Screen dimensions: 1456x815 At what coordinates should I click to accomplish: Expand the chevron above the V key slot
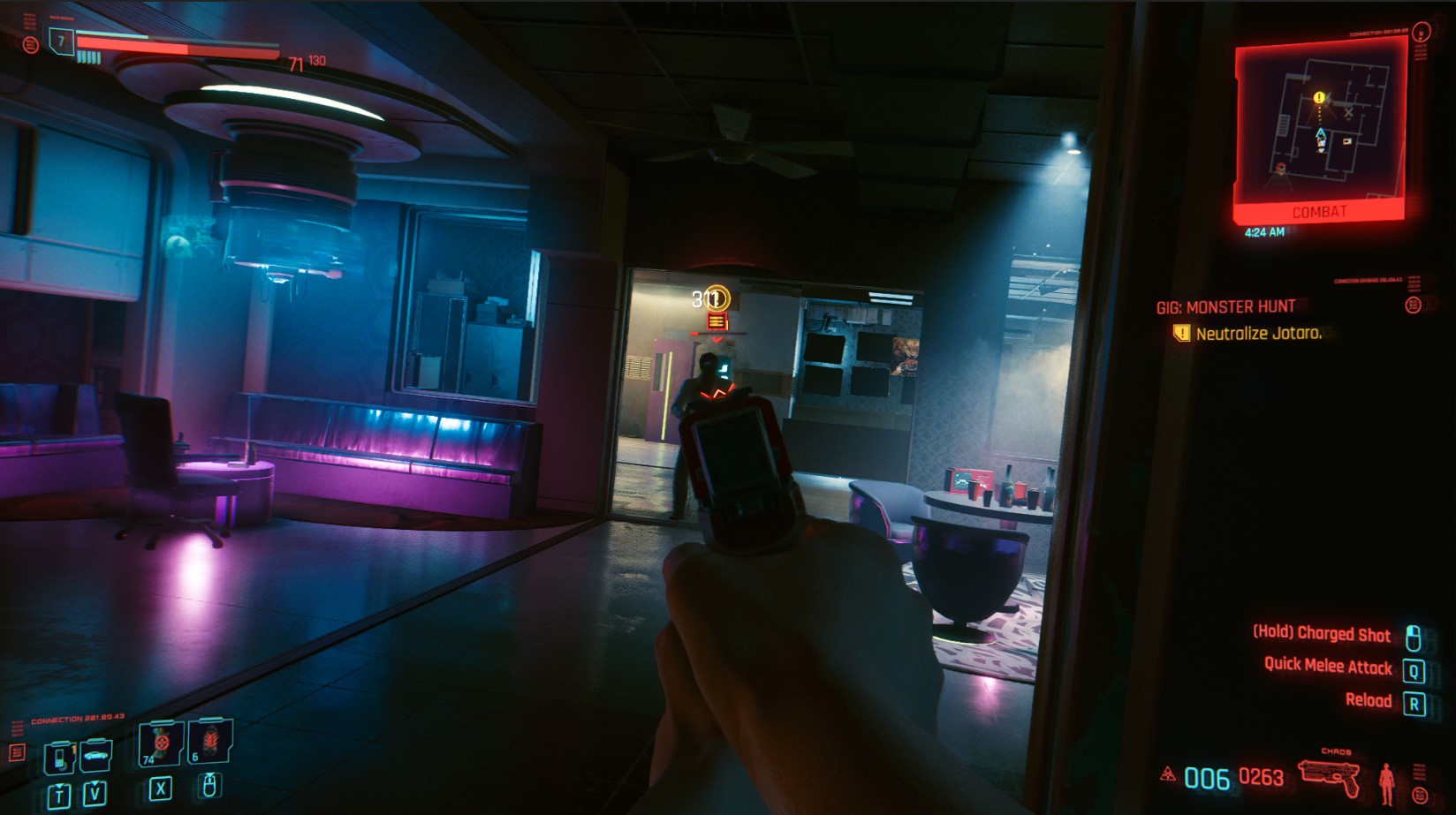[x=95, y=784]
